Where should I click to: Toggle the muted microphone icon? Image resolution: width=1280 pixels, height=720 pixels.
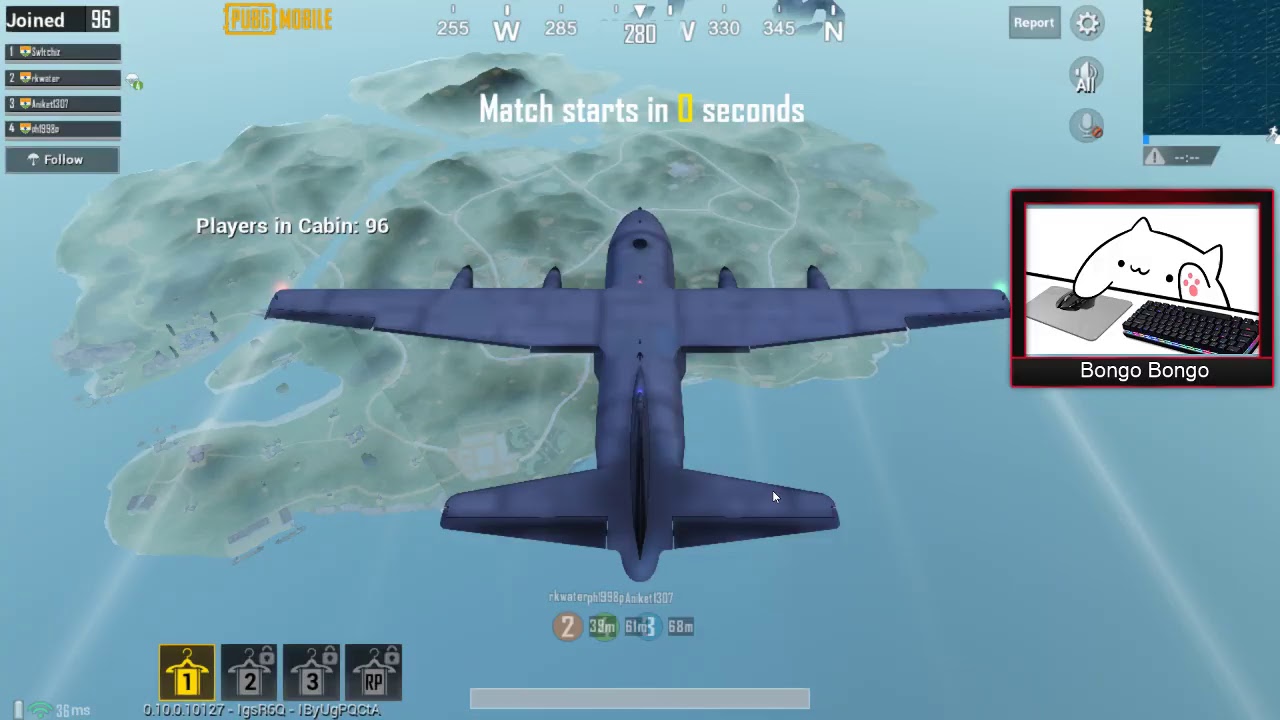(1086, 126)
